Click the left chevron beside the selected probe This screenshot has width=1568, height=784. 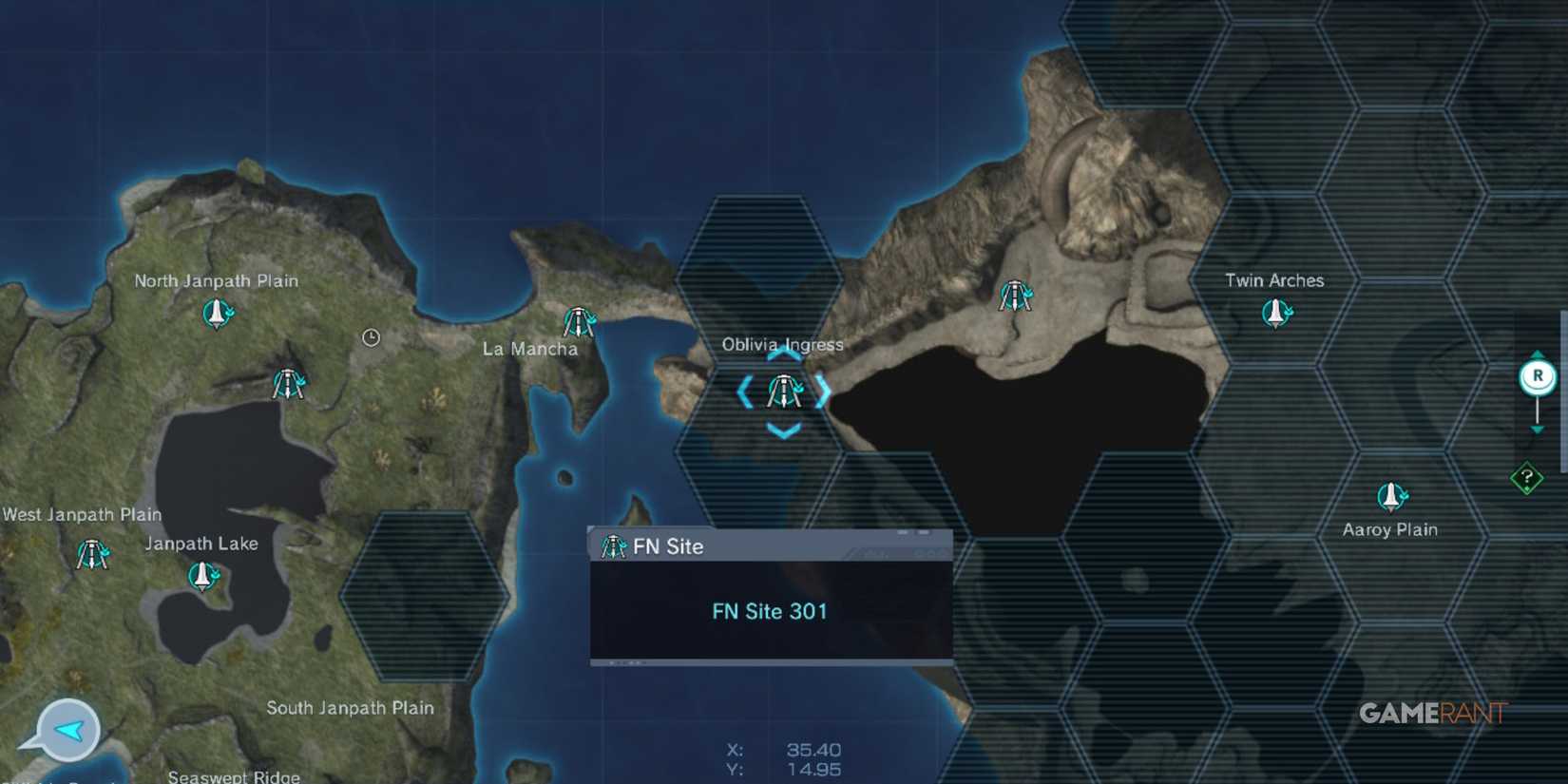[x=747, y=392]
